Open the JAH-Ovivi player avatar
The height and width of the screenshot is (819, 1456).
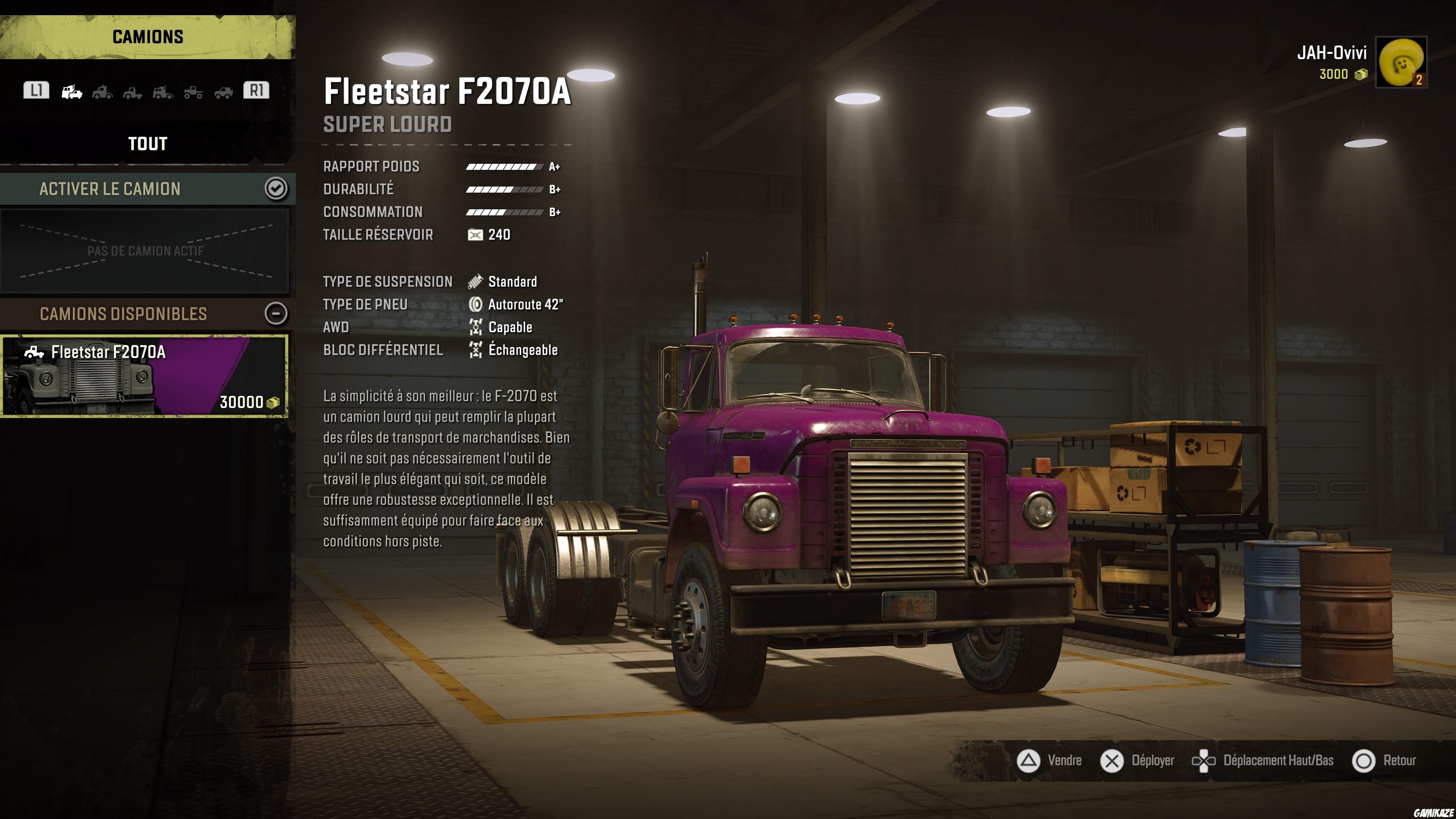point(1401,62)
